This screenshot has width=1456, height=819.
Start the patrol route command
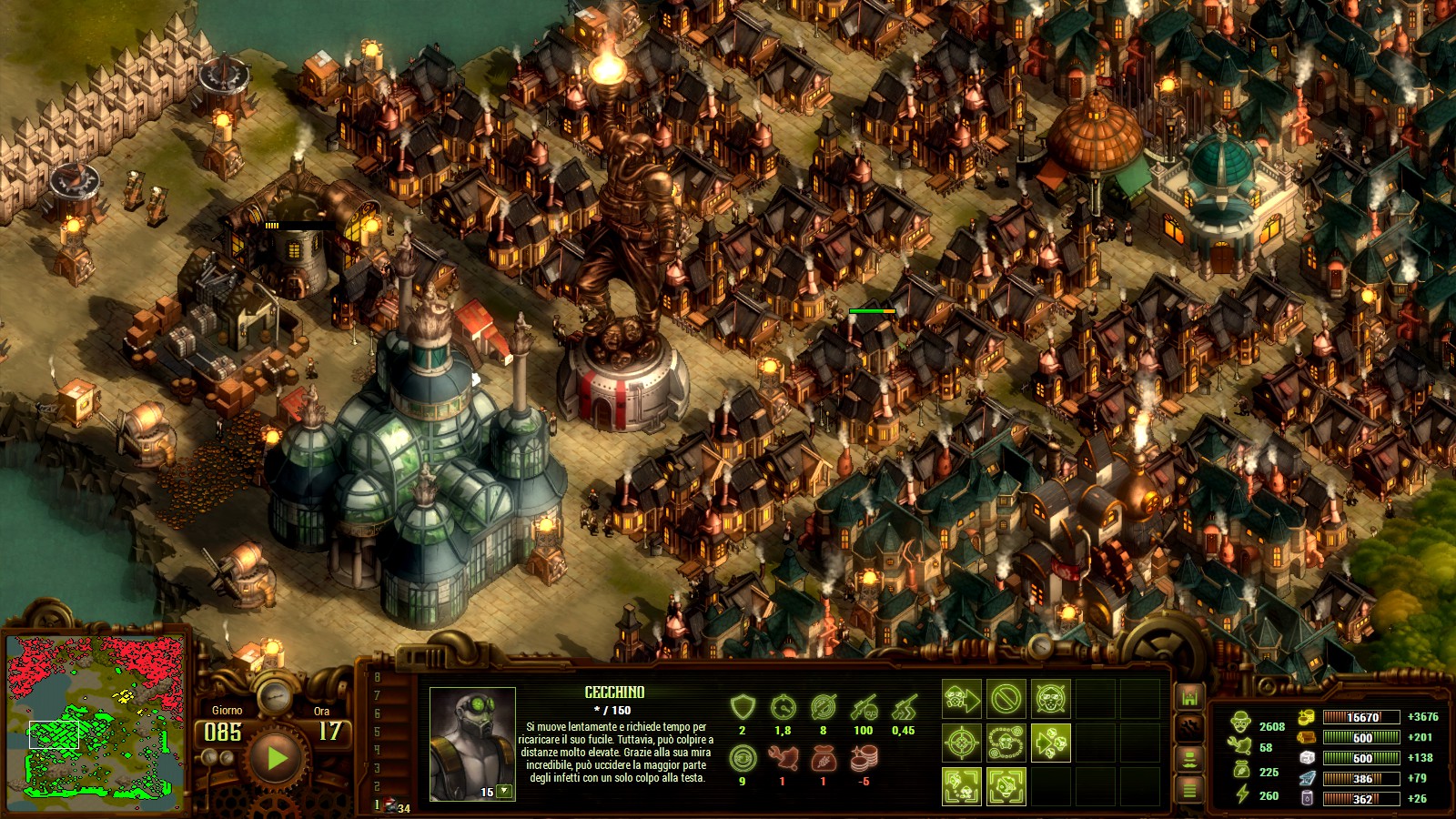click(1006, 743)
